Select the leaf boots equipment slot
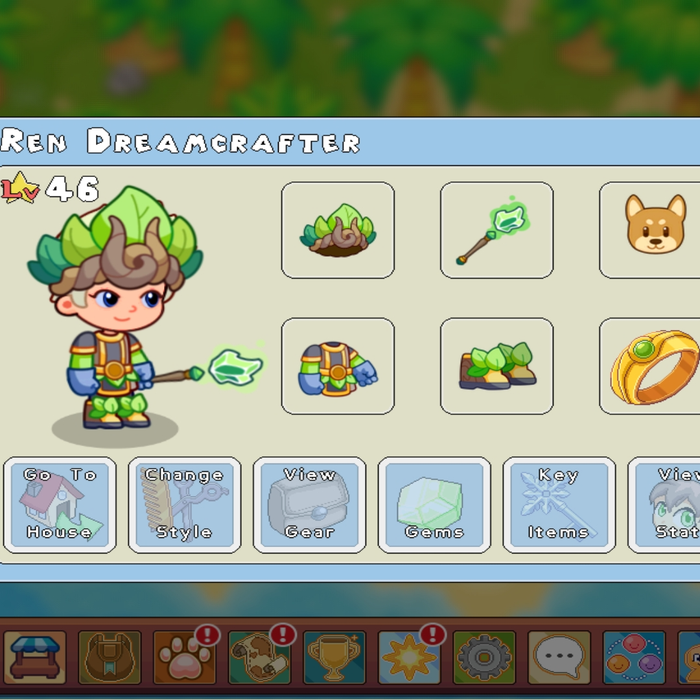The height and width of the screenshot is (700, 700). point(496,366)
